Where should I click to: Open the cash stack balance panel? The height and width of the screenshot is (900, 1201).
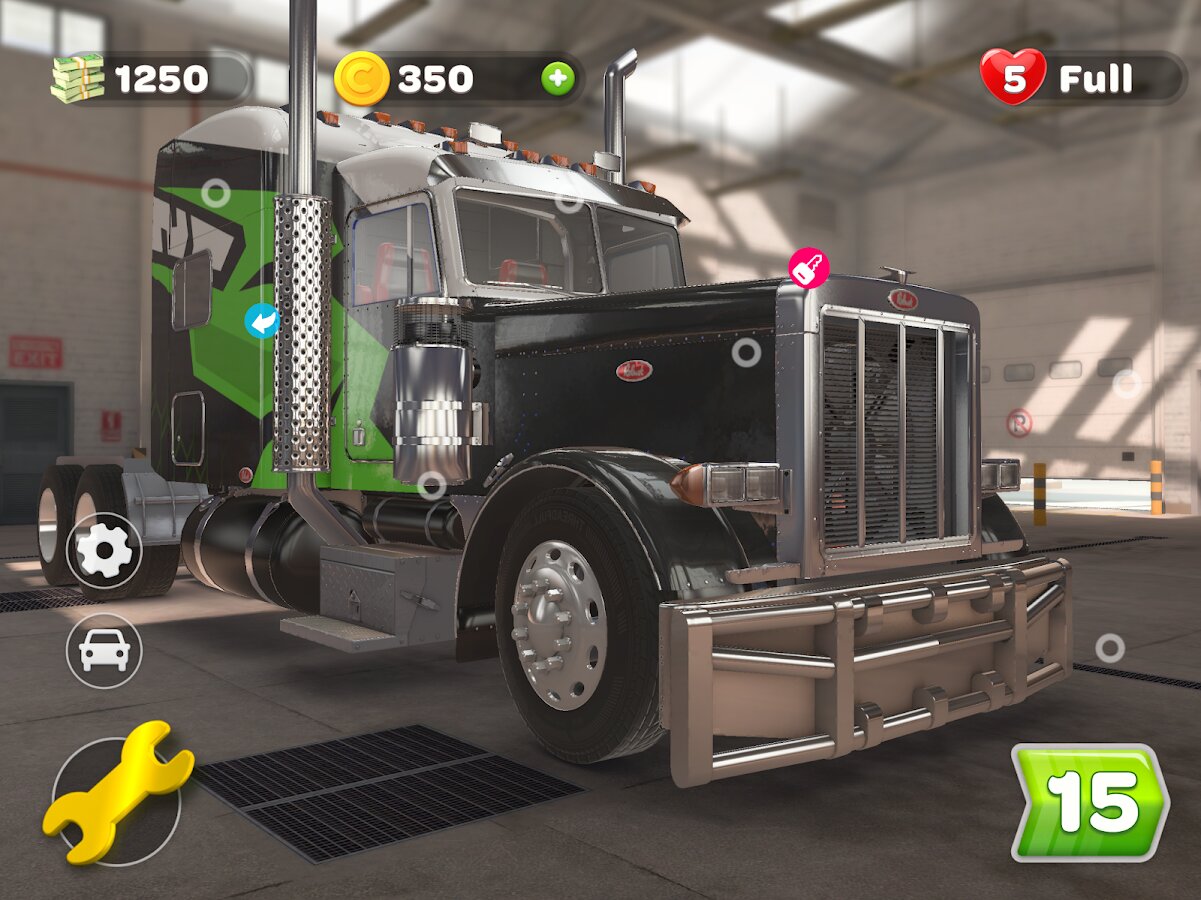click(x=150, y=78)
